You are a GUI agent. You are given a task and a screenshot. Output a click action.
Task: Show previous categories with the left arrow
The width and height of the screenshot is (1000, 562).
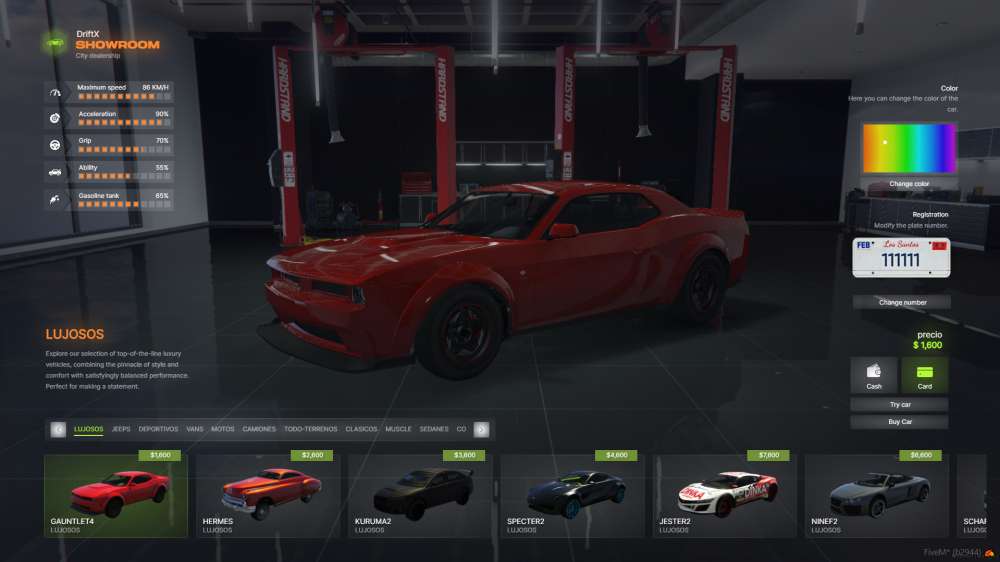click(58, 429)
